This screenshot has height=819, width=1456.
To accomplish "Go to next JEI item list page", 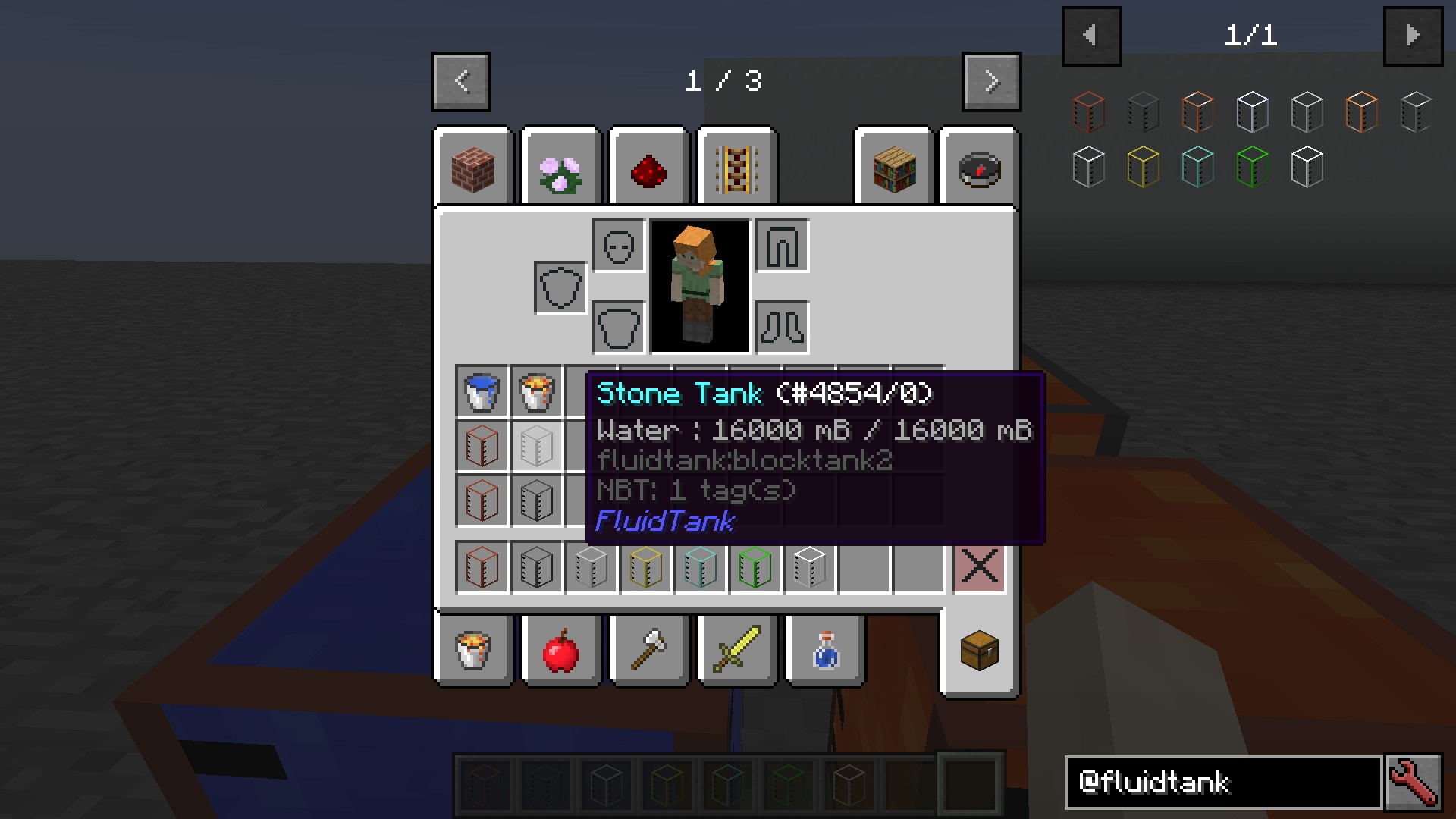I will (x=1413, y=36).
